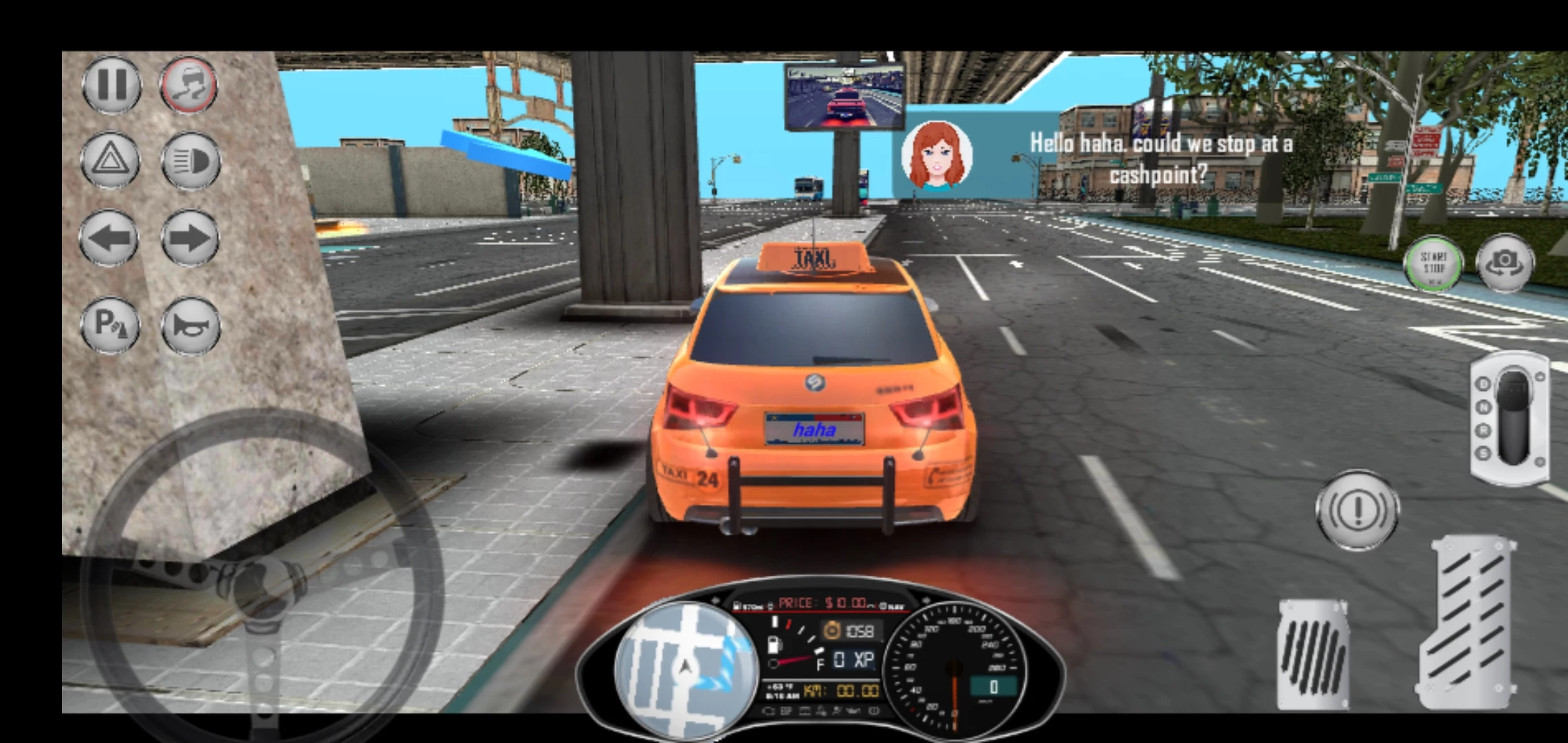Image resolution: width=1568 pixels, height=743 pixels.
Task: Tap the accelerator pedal
Action: 1468,623
